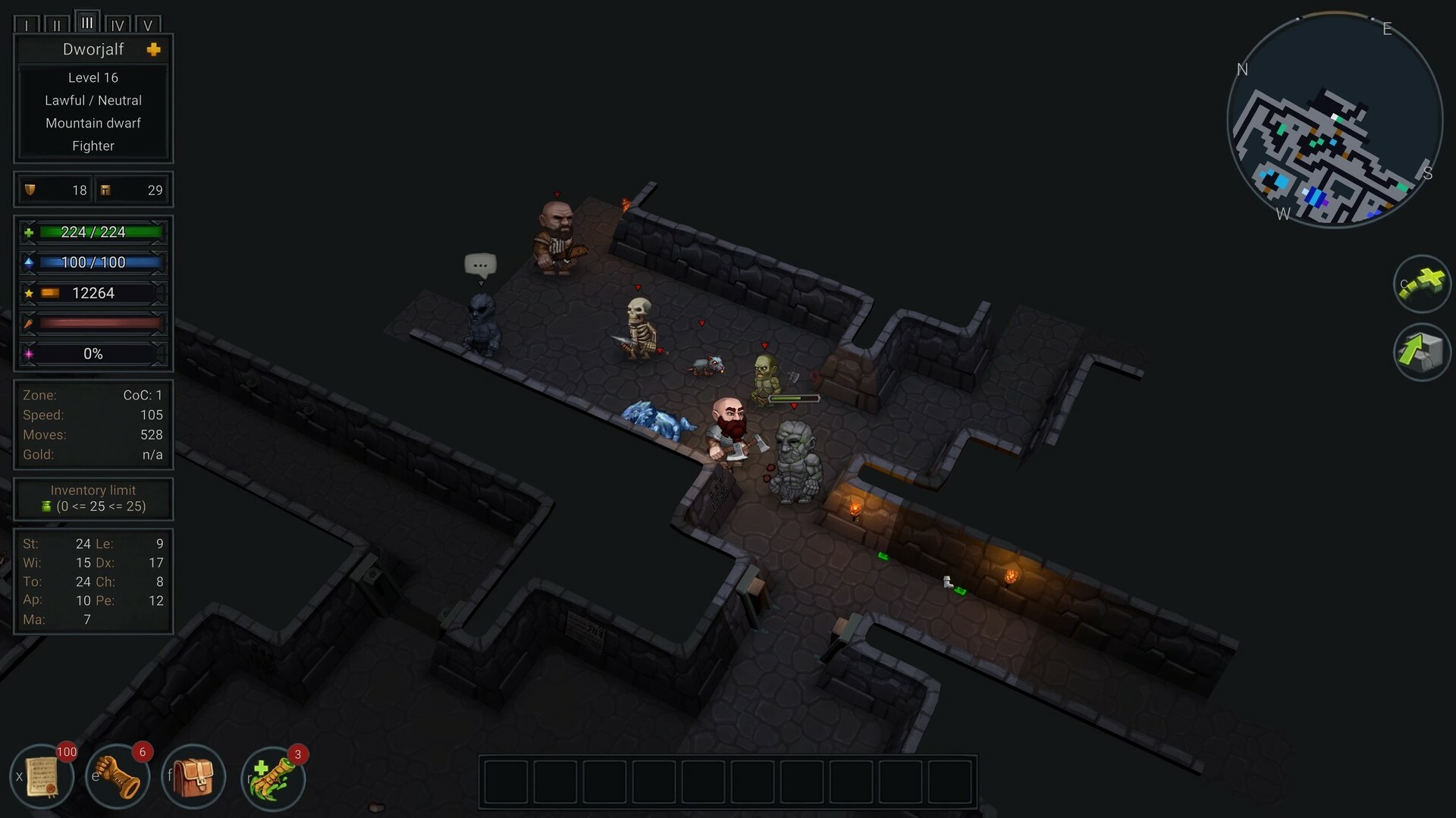Screen dimensions: 1456x818
Task: Click the green cross pathfinding icon near the minimap
Action: tap(1422, 284)
